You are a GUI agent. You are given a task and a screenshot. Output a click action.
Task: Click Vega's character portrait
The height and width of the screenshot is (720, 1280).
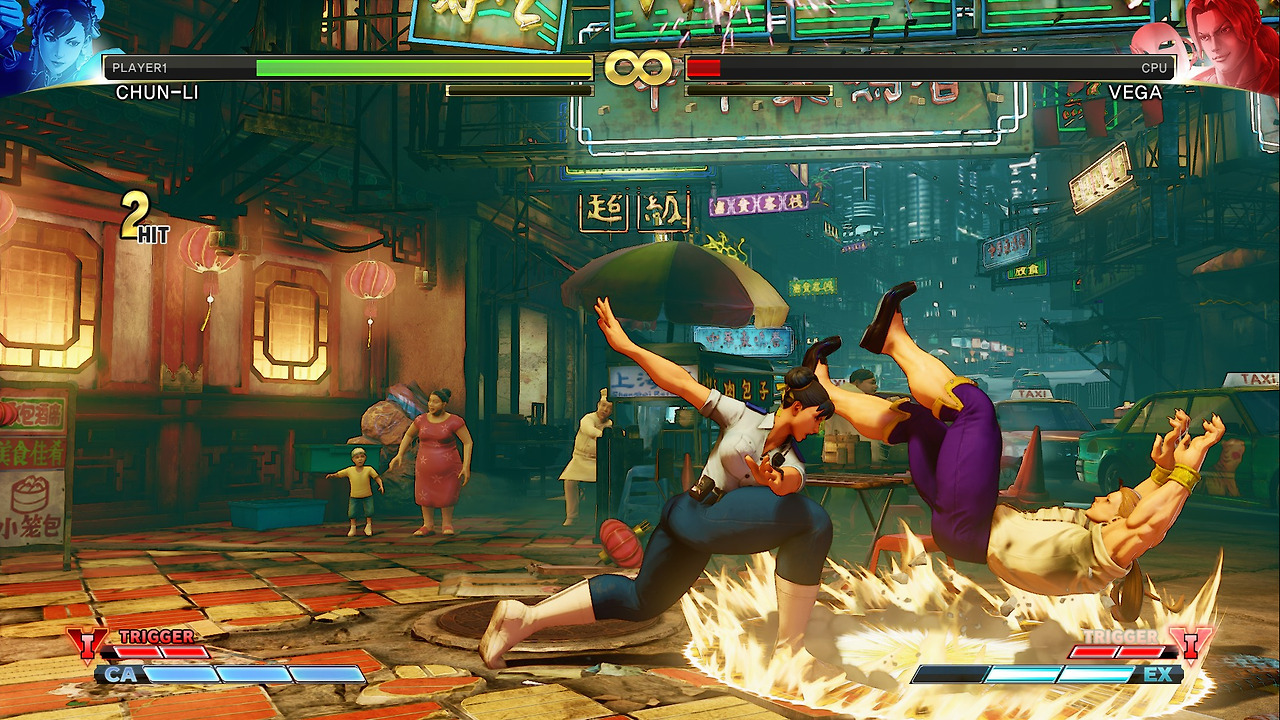1226,42
